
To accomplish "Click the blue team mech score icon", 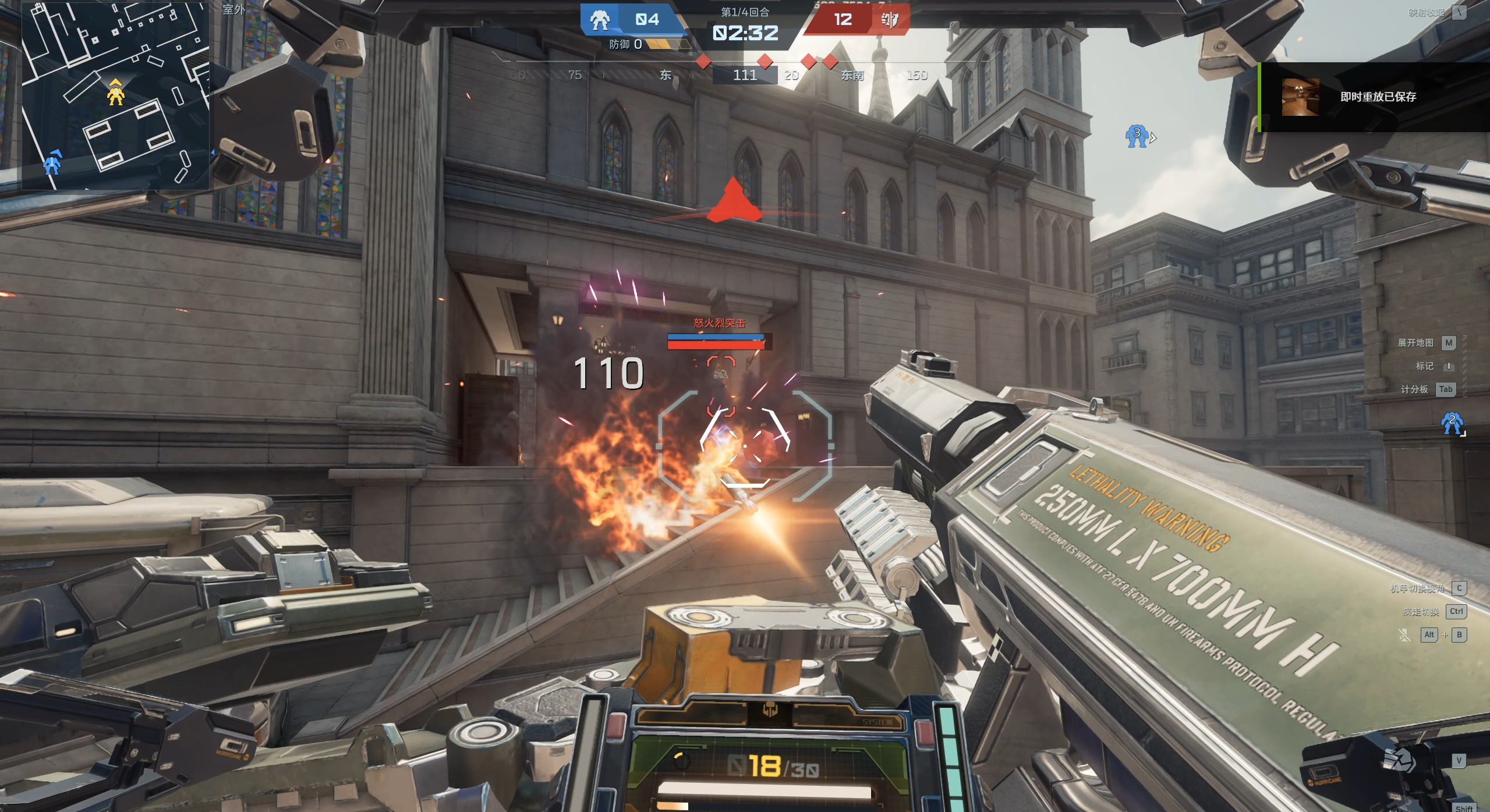I will click(x=600, y=20).
